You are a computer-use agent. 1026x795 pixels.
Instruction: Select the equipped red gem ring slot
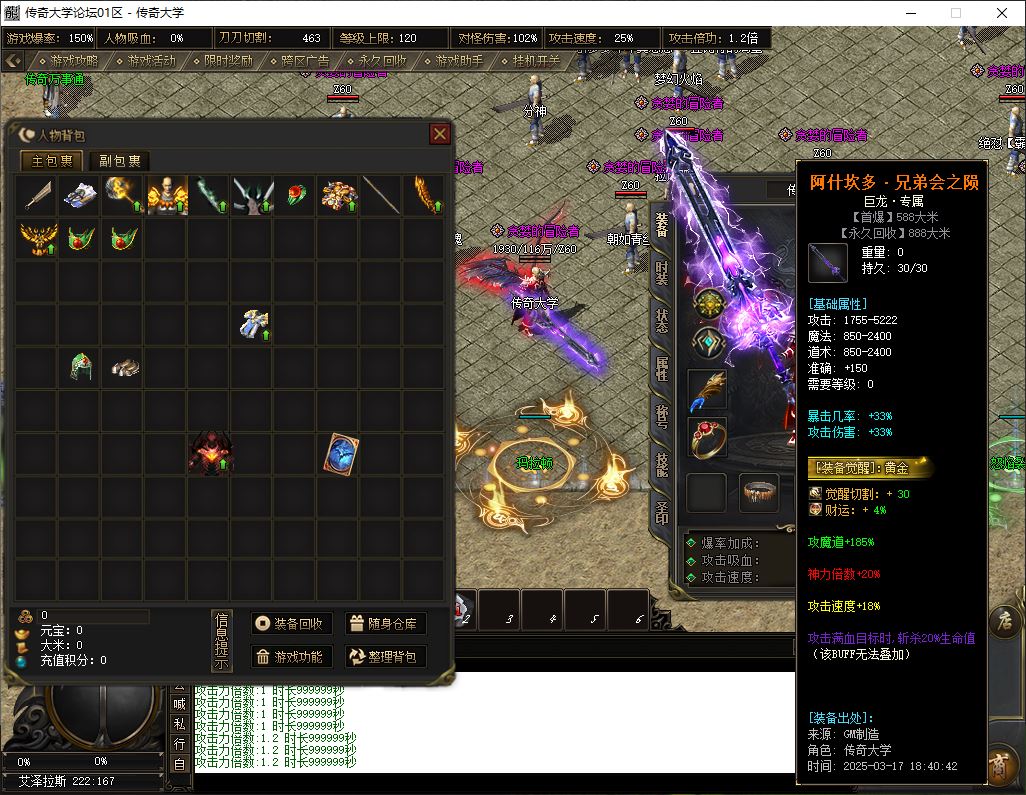(x=707, y=438)
